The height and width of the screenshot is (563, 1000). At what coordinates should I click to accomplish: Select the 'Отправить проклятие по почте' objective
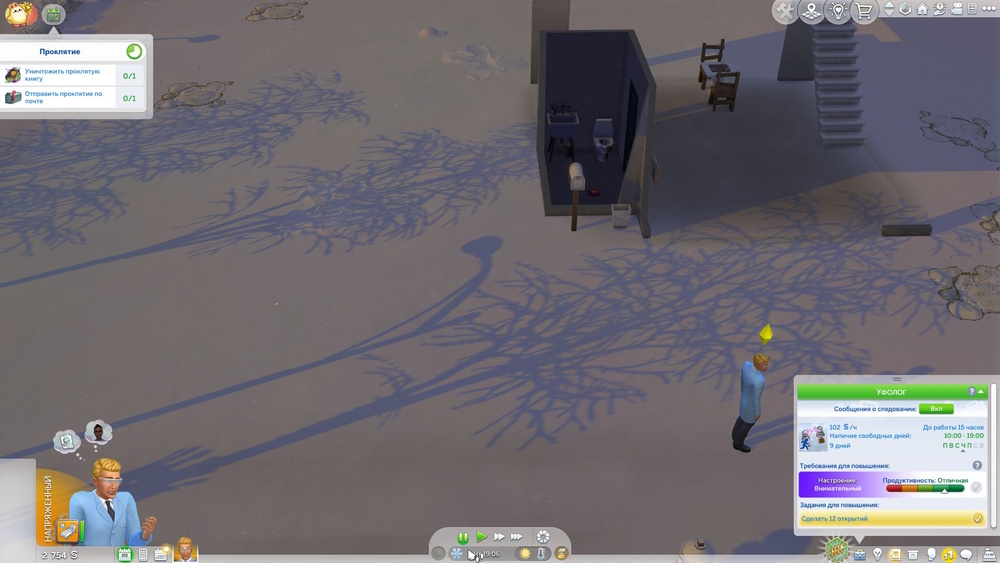[x=62, y=98]
